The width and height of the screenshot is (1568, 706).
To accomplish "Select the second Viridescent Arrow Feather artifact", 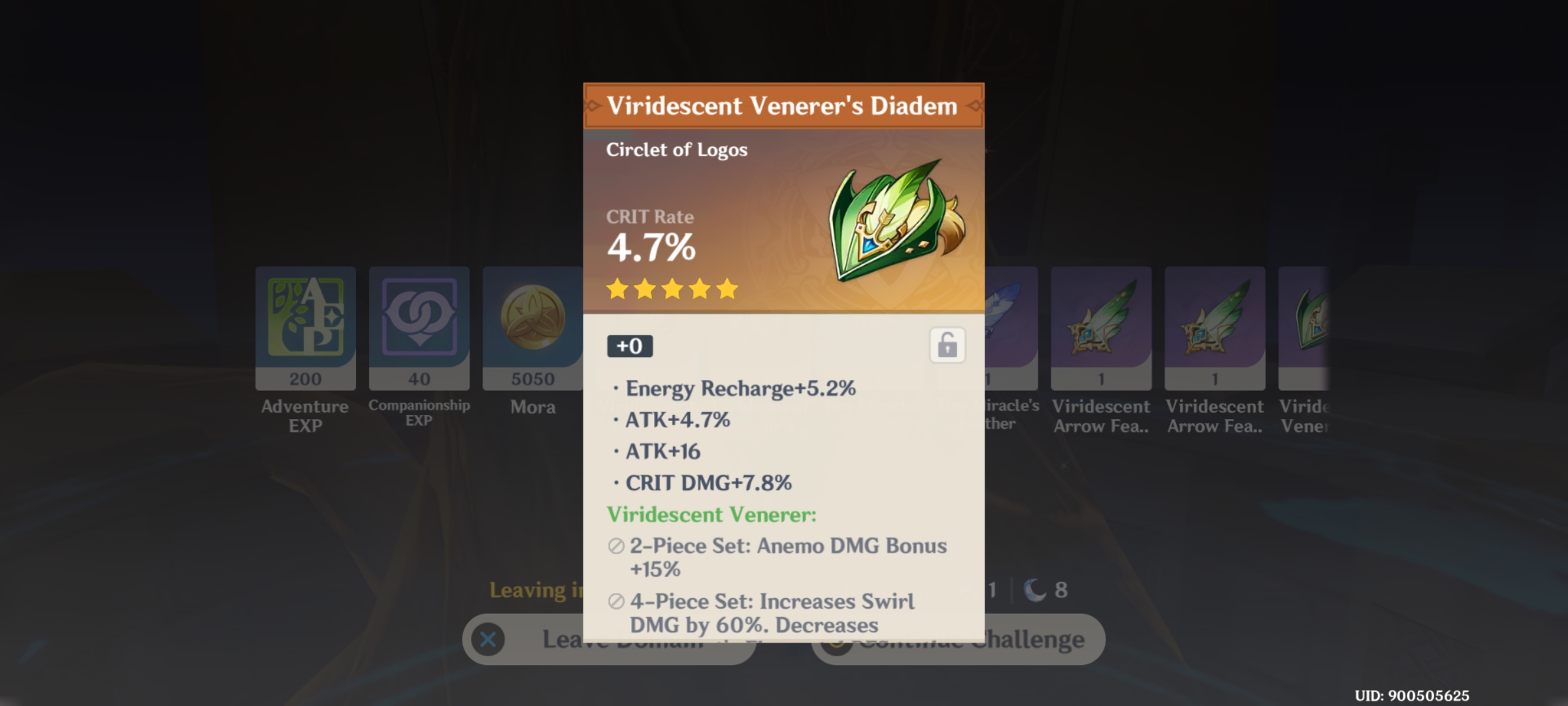I will pyautogui.click(x=1214, y=327).
